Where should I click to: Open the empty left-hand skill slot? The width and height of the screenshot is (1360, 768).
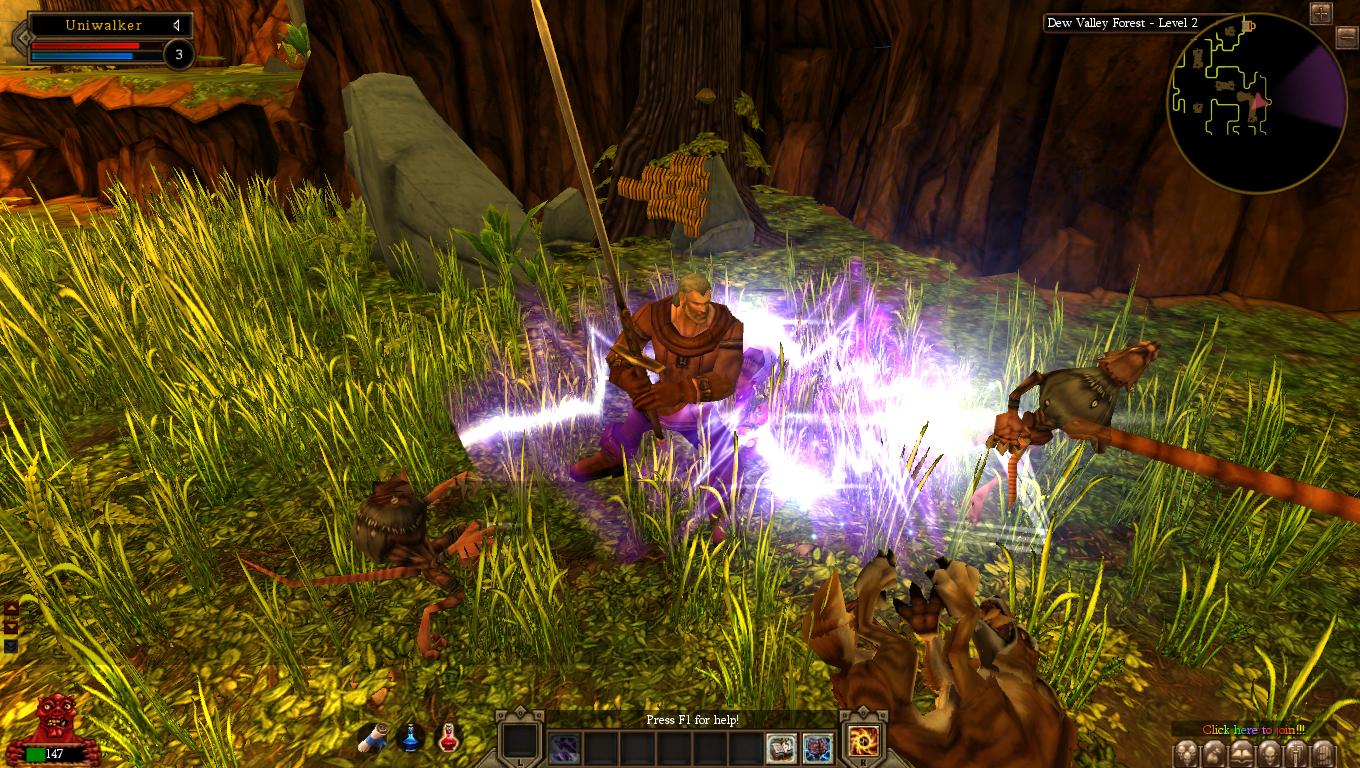(520, 742)
